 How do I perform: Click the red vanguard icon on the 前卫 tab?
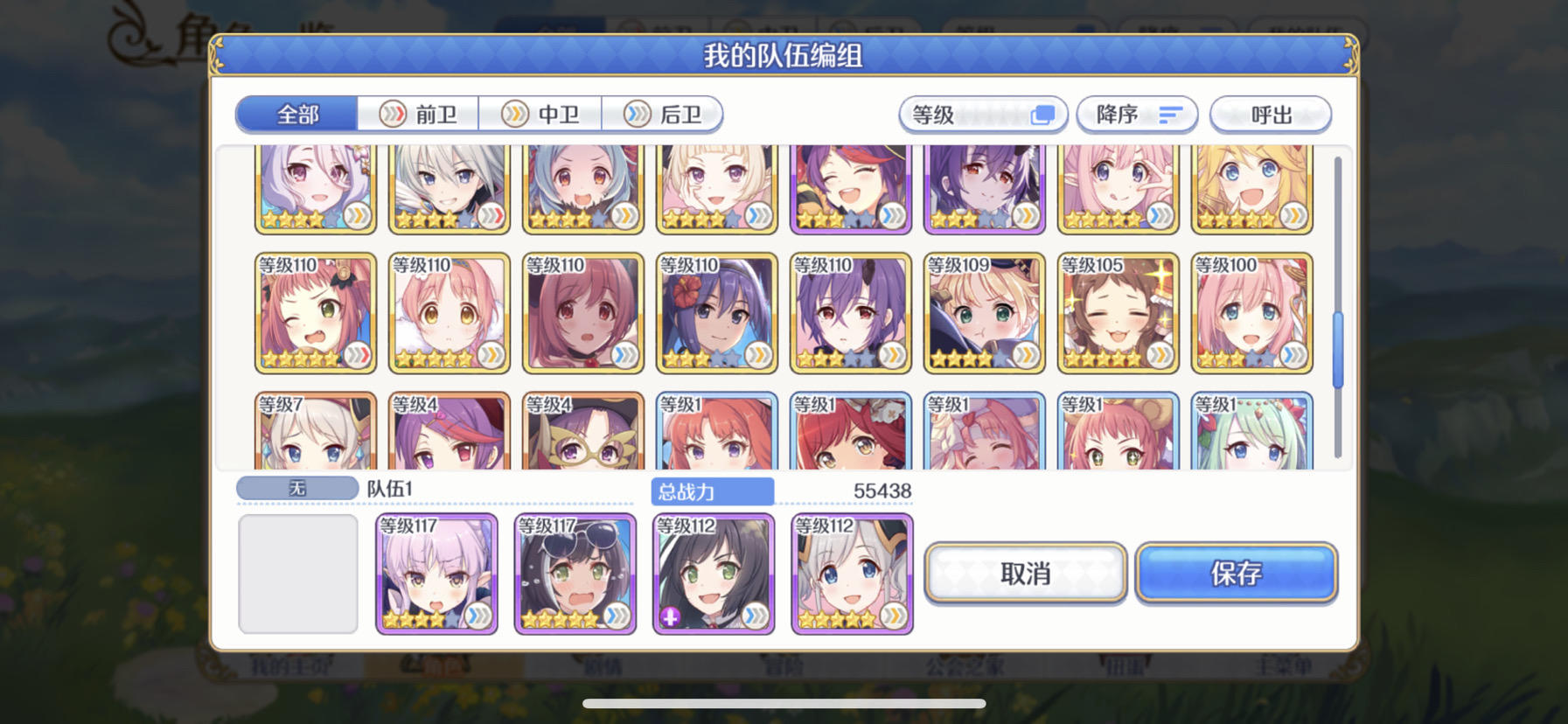[x=394, y=114]
